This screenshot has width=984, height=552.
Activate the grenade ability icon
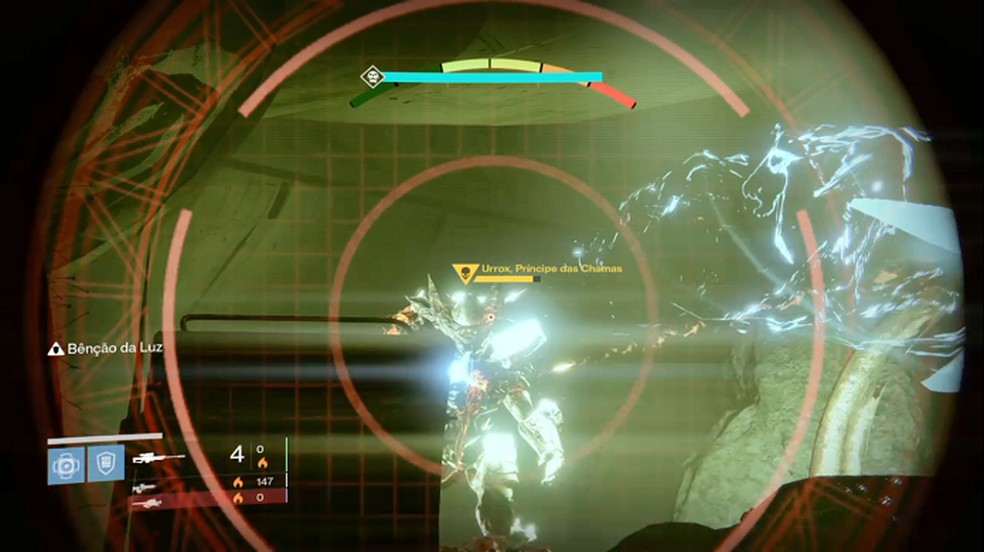(64, 464)
